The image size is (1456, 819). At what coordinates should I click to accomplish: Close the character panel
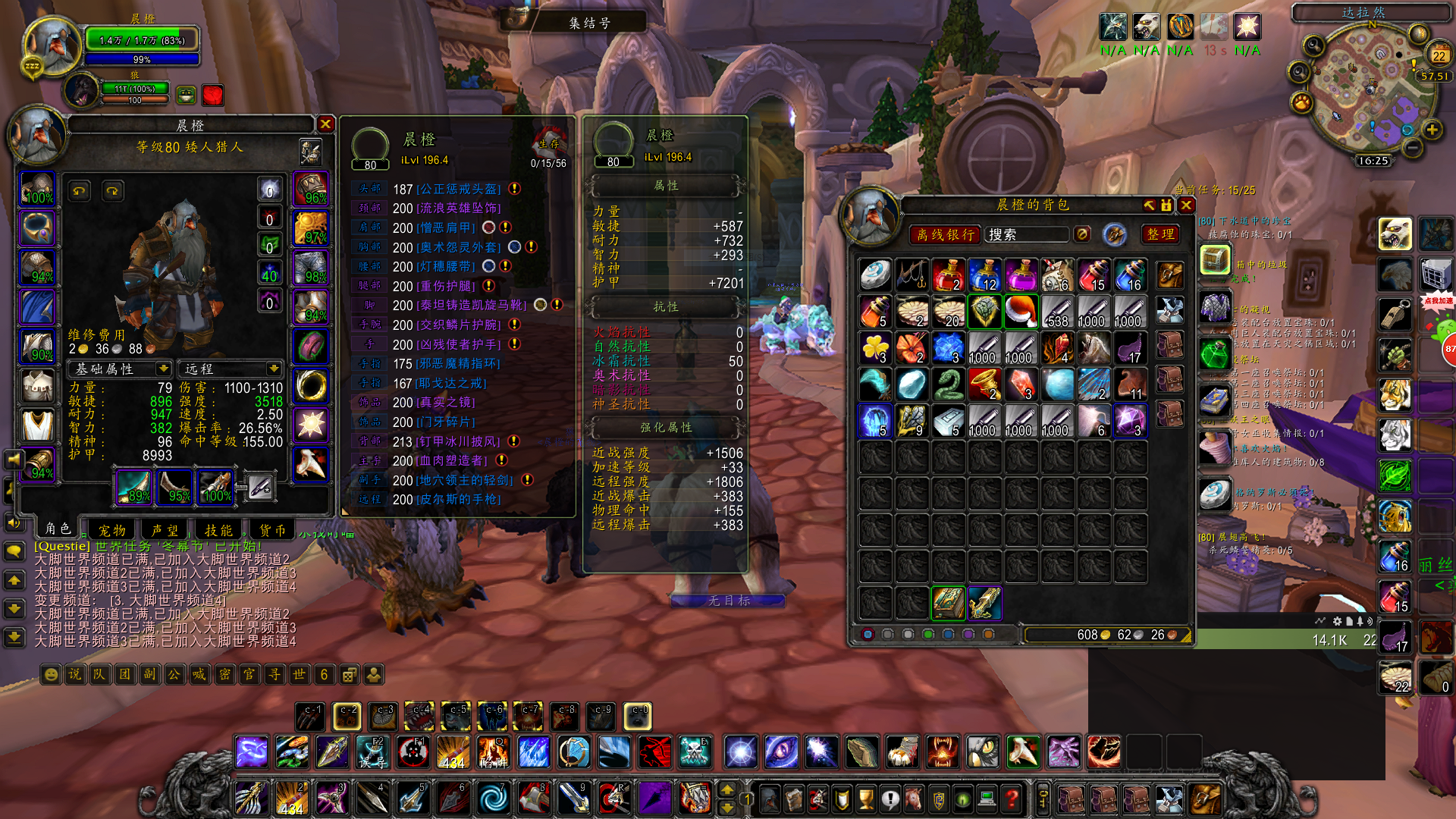[x=325, y=124]
